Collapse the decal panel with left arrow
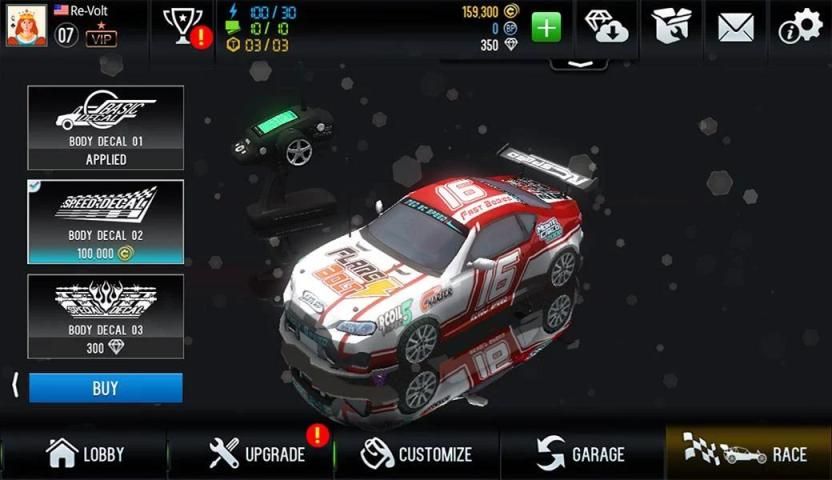 14,386
